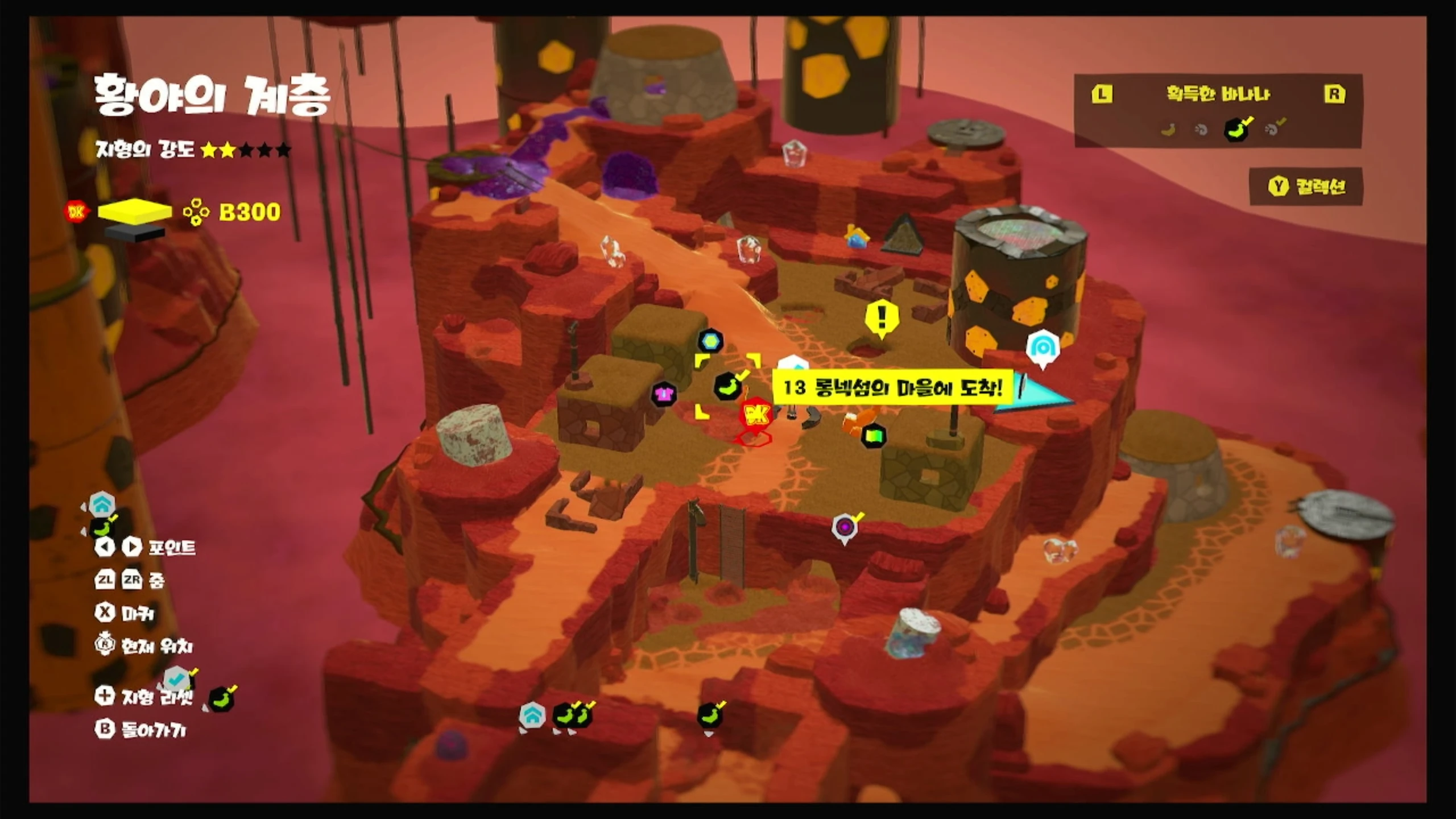This screenshot has width=1456, height=819.
Task: Choose the fossil filter without a checkmark
Action: click(1201, 130)
